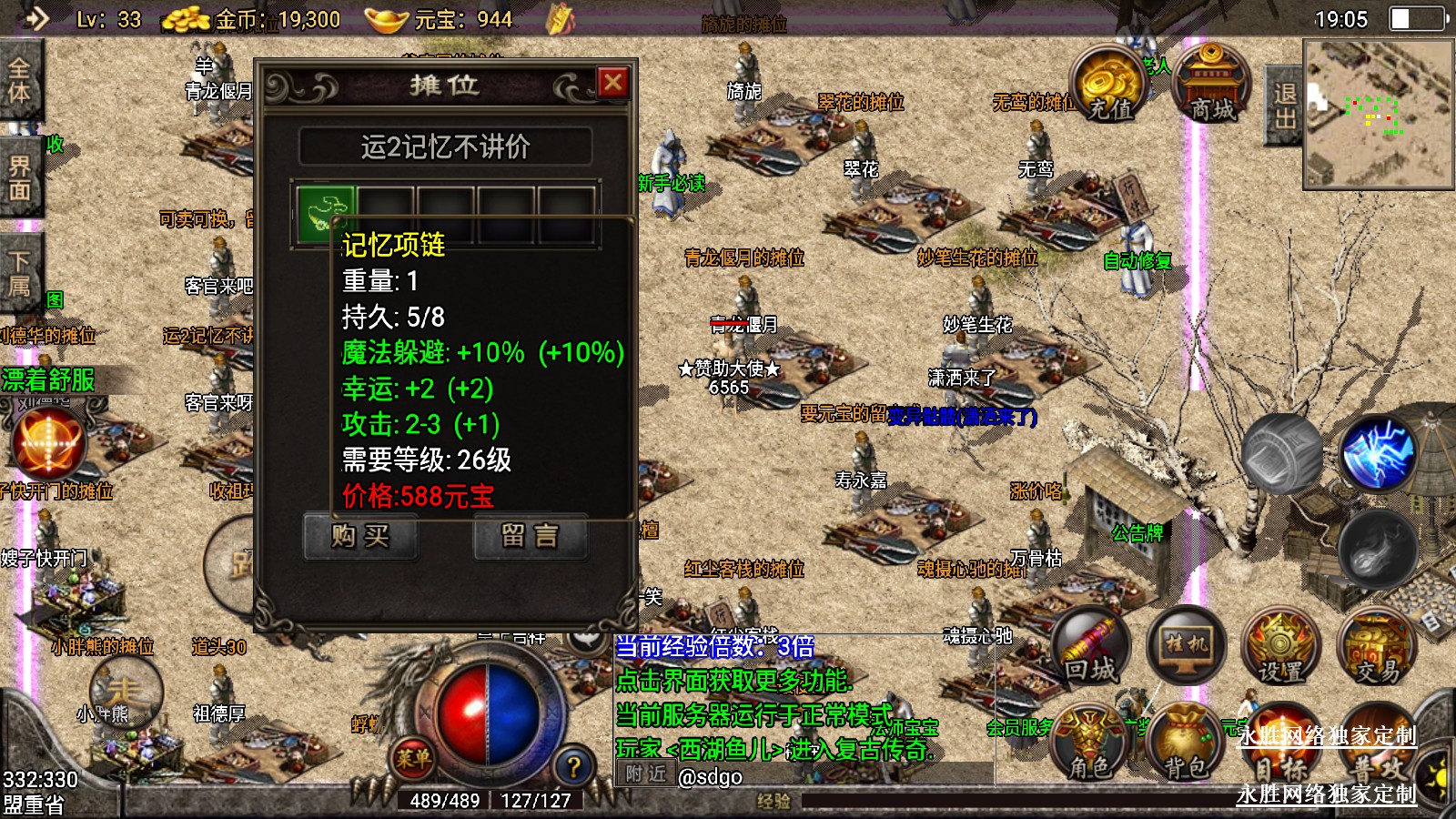Tap the 退出 exit button

1283,106
